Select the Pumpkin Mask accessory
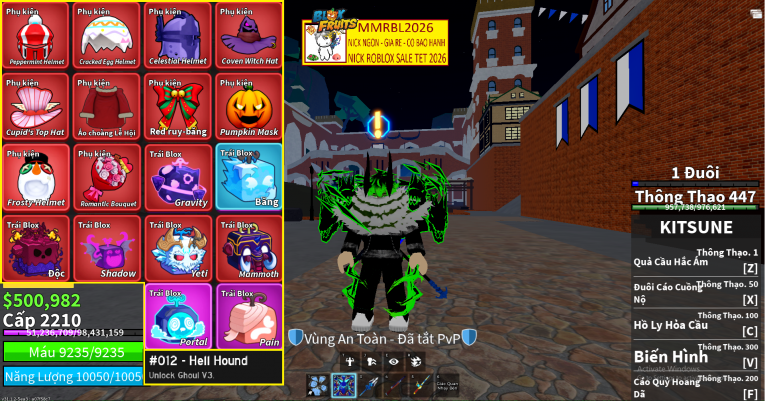 click(x=249, y=107)
